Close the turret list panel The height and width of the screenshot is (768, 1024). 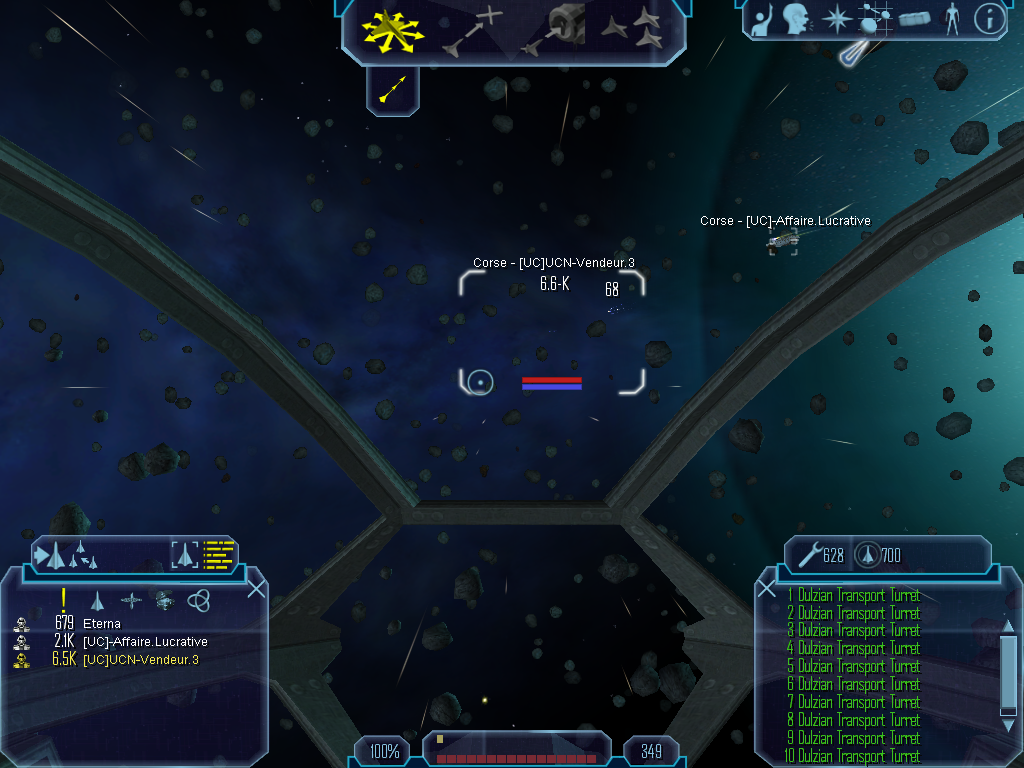coord(767,588)
